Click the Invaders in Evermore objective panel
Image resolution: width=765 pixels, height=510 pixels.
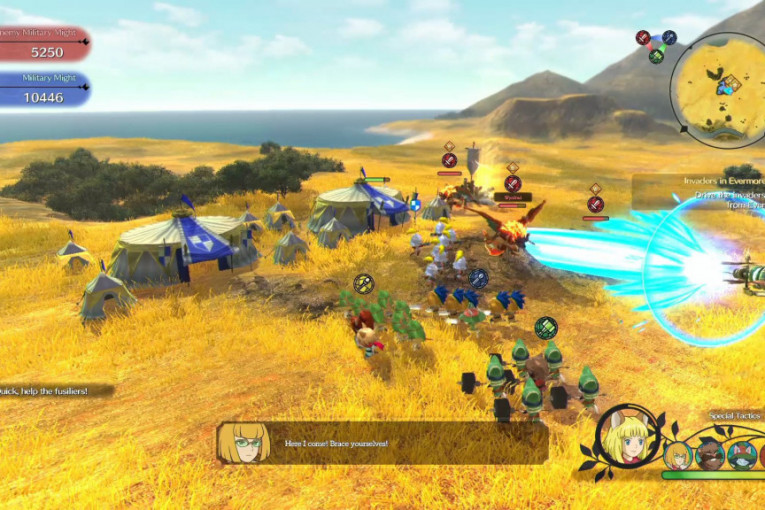coord(699,190)
